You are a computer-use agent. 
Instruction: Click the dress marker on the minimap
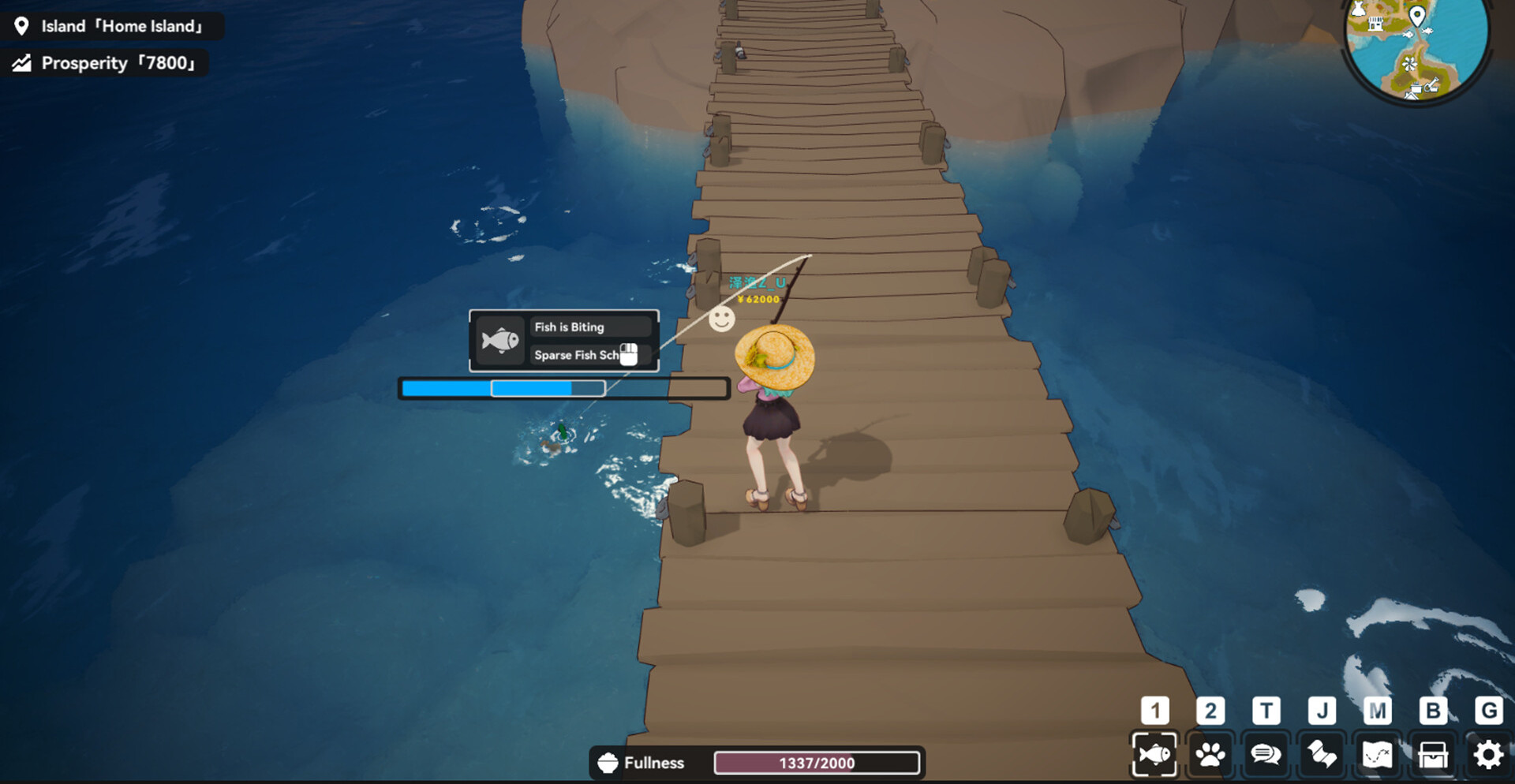[x=1359, y=9]
